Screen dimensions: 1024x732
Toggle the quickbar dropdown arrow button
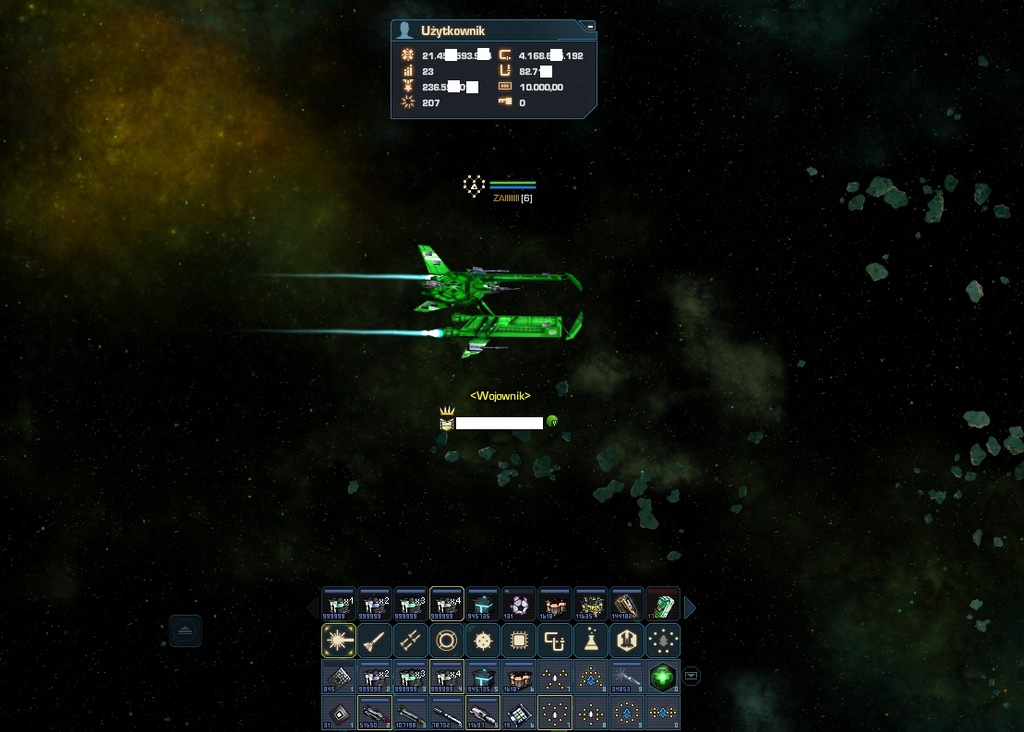pyautogui.click(x=691, y=676)
